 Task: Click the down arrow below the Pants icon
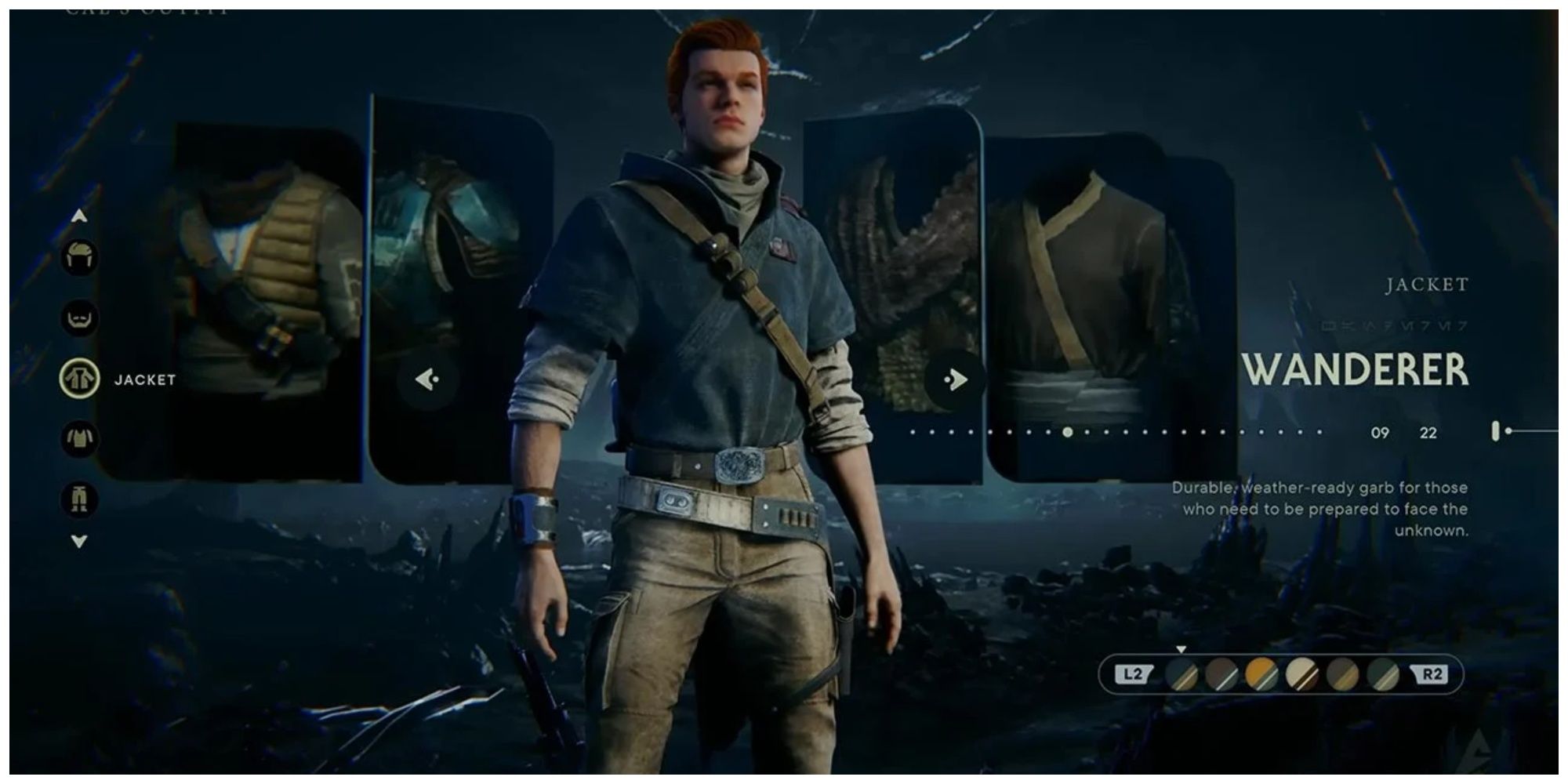coord(80,539)
